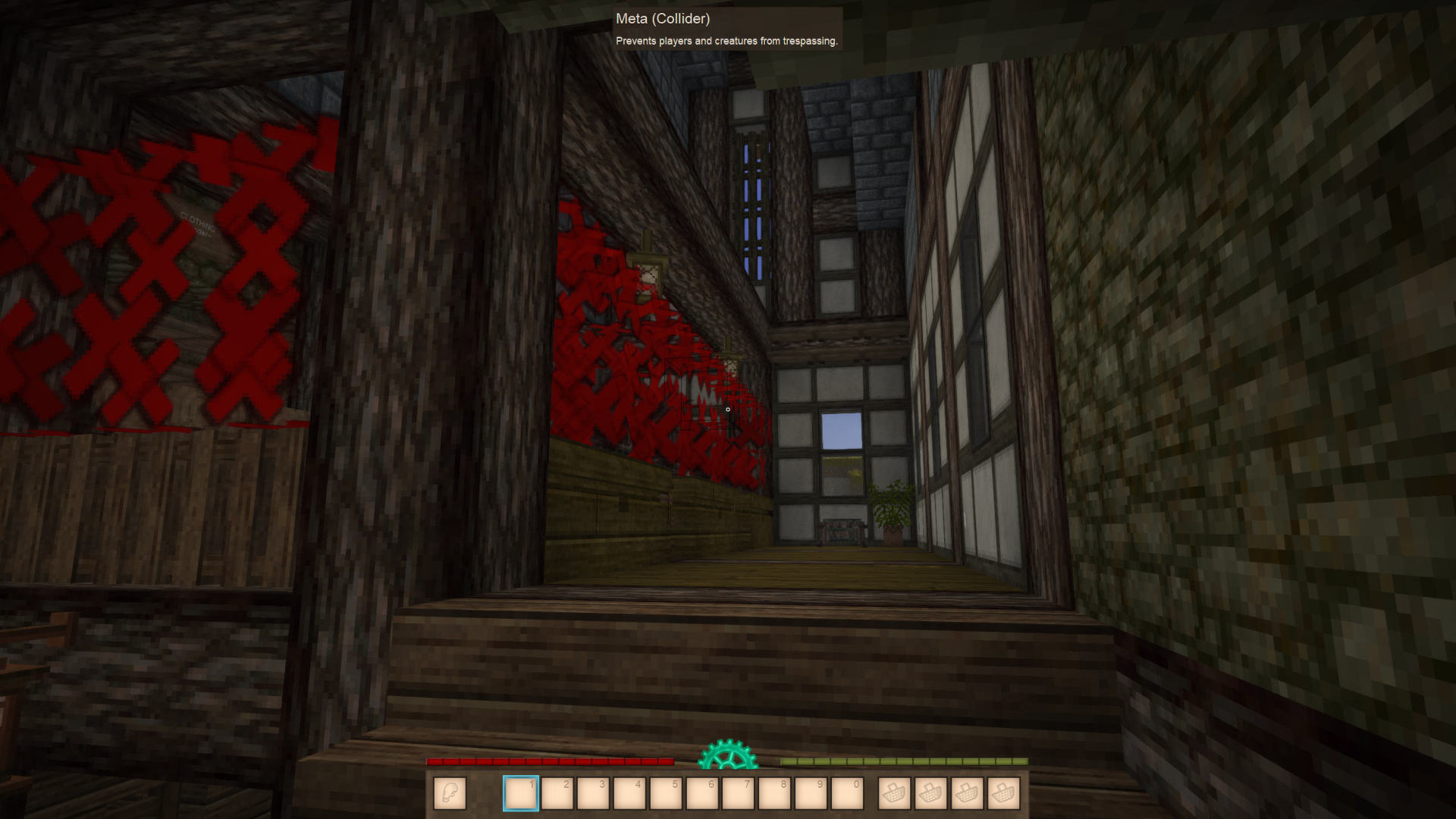1456x819 pixels.
Task: Switch to hotbar slot 2
Action: tap(557, 793)
